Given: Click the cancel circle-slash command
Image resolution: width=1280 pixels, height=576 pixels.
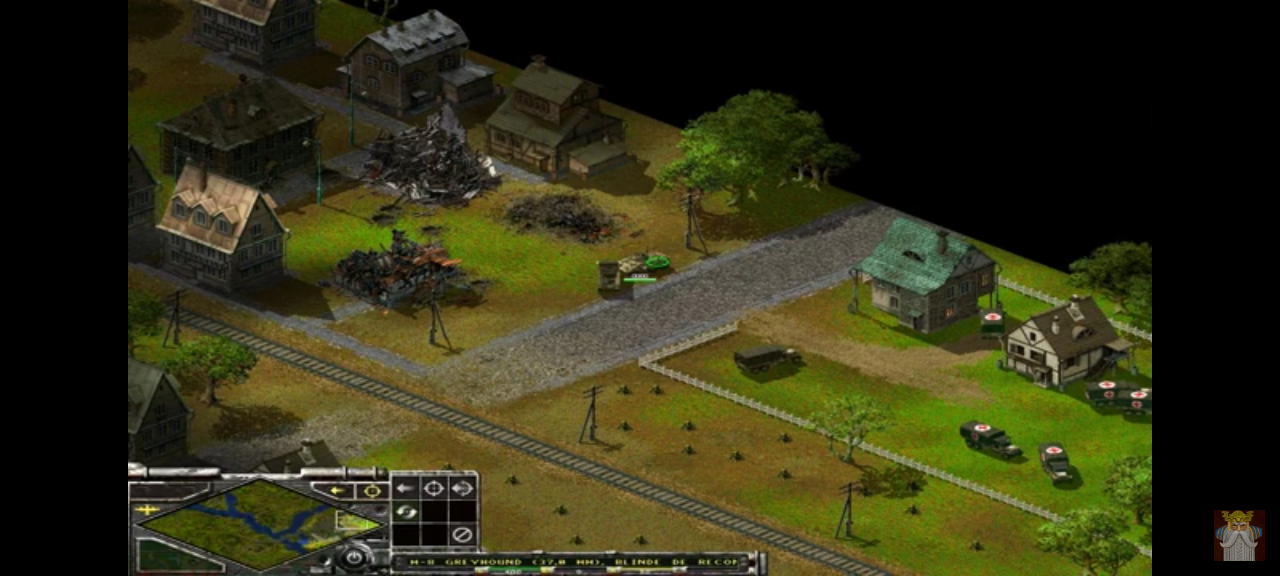Looking at the screenshot, I should (461, 535).
